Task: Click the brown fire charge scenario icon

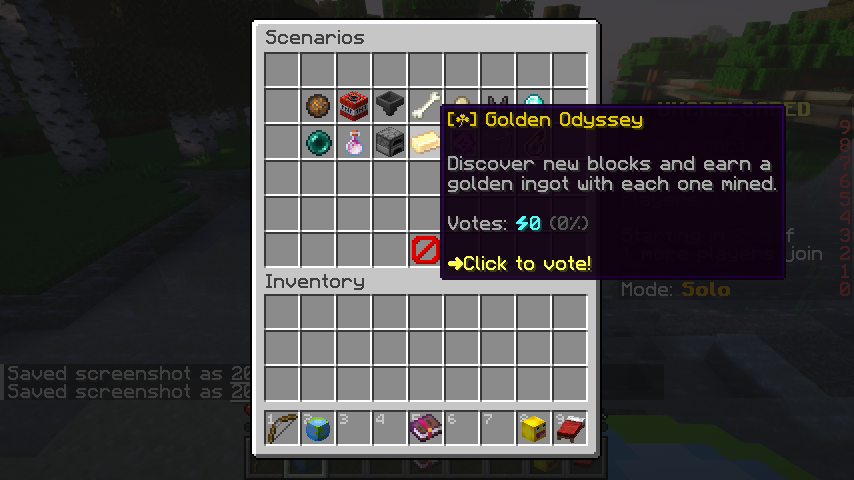Action: 318,106
